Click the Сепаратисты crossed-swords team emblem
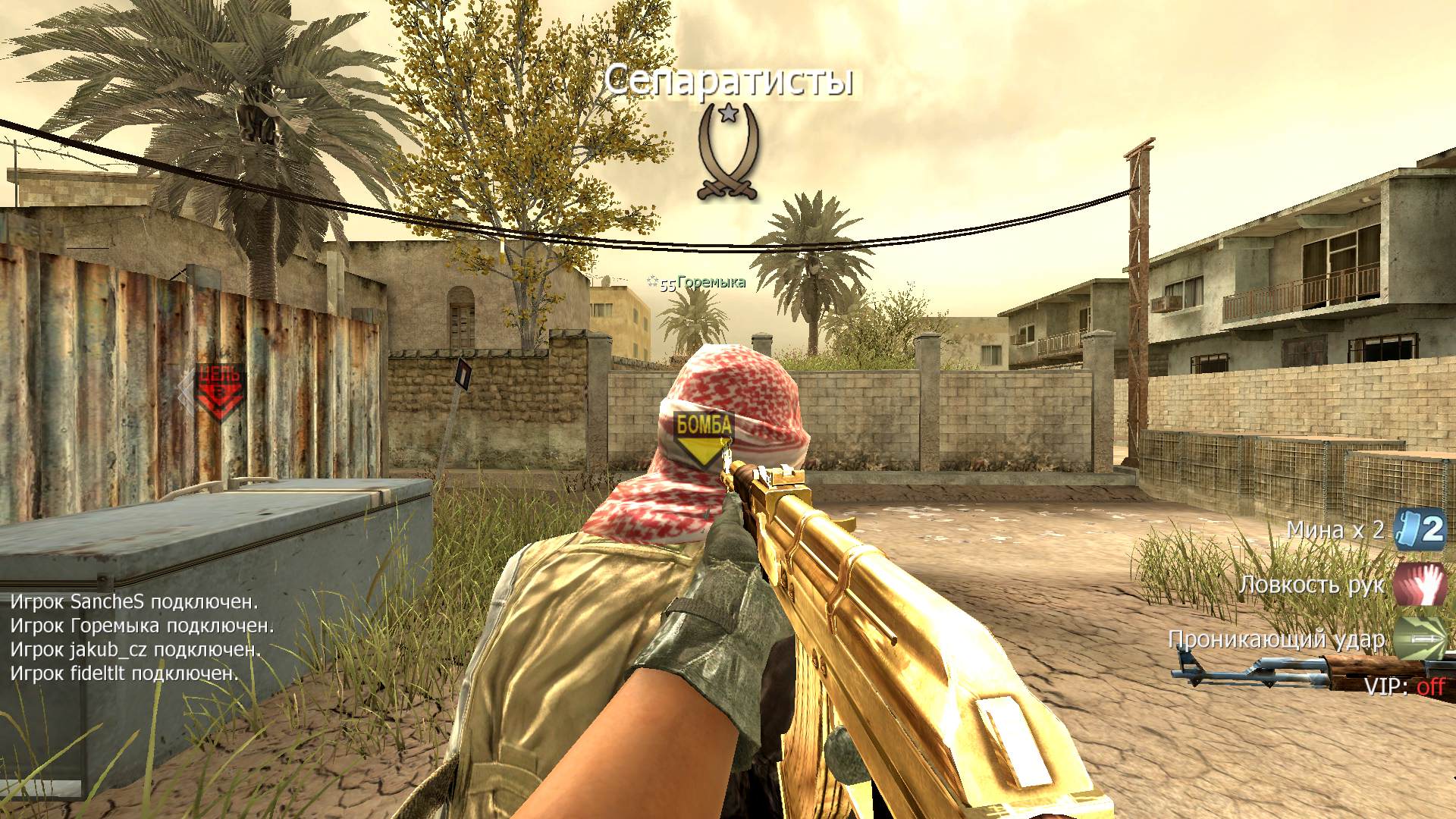Screen dimensions: 1456x819 click(728, 152)
